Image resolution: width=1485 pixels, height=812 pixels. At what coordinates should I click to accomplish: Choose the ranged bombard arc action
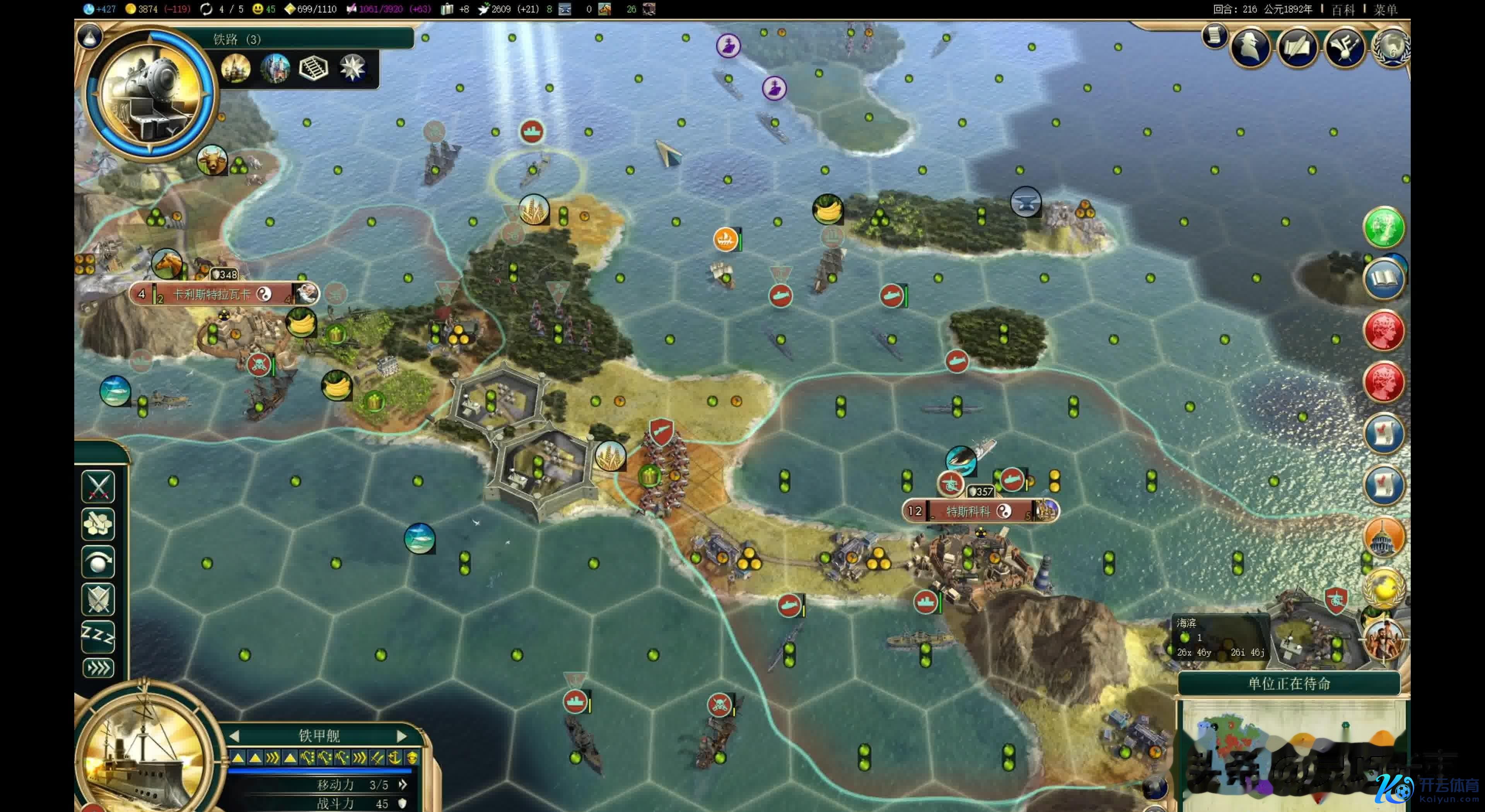coord(98,562)
